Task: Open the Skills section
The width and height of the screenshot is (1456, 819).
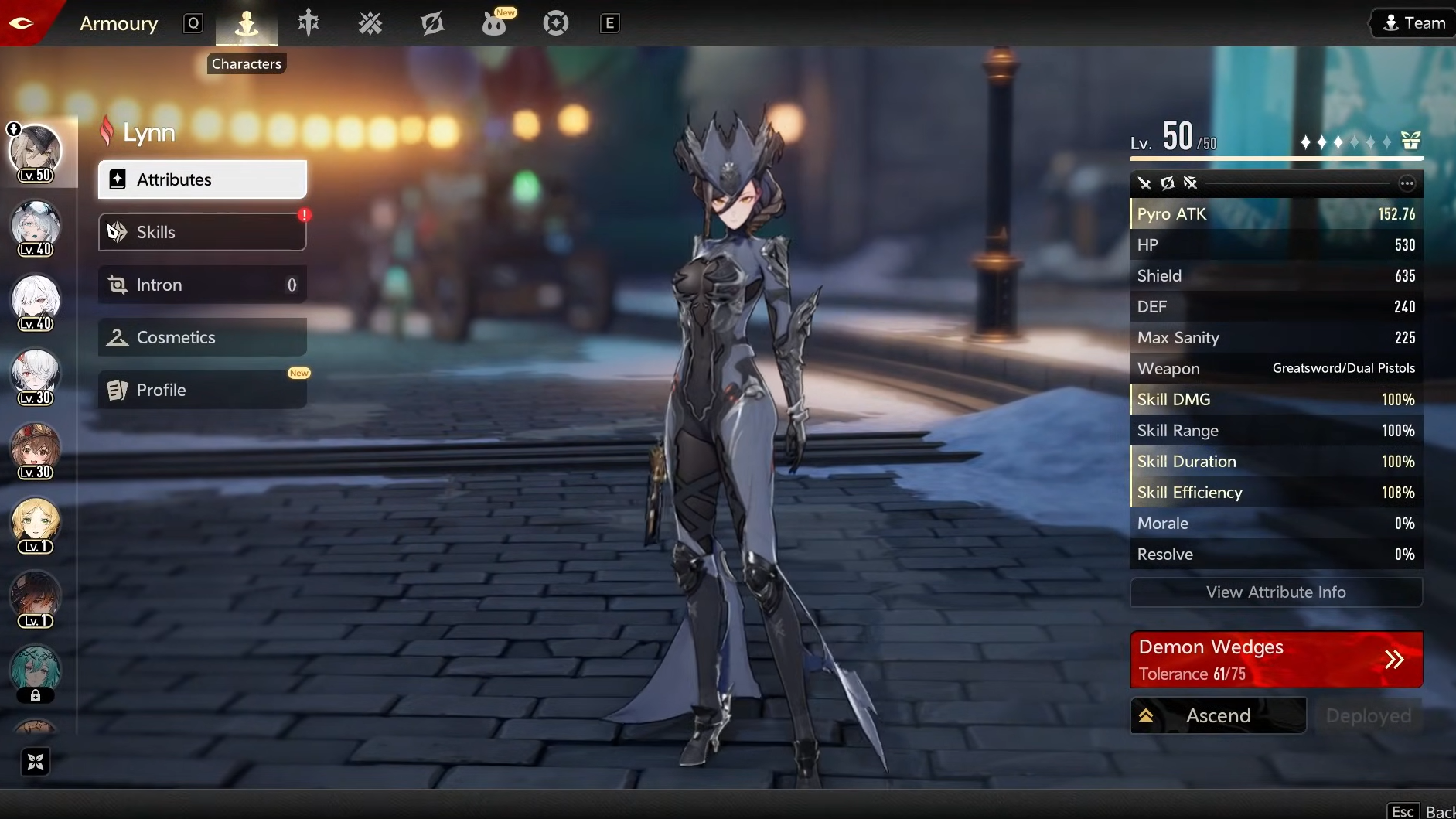Action: (x=202, y=232)
